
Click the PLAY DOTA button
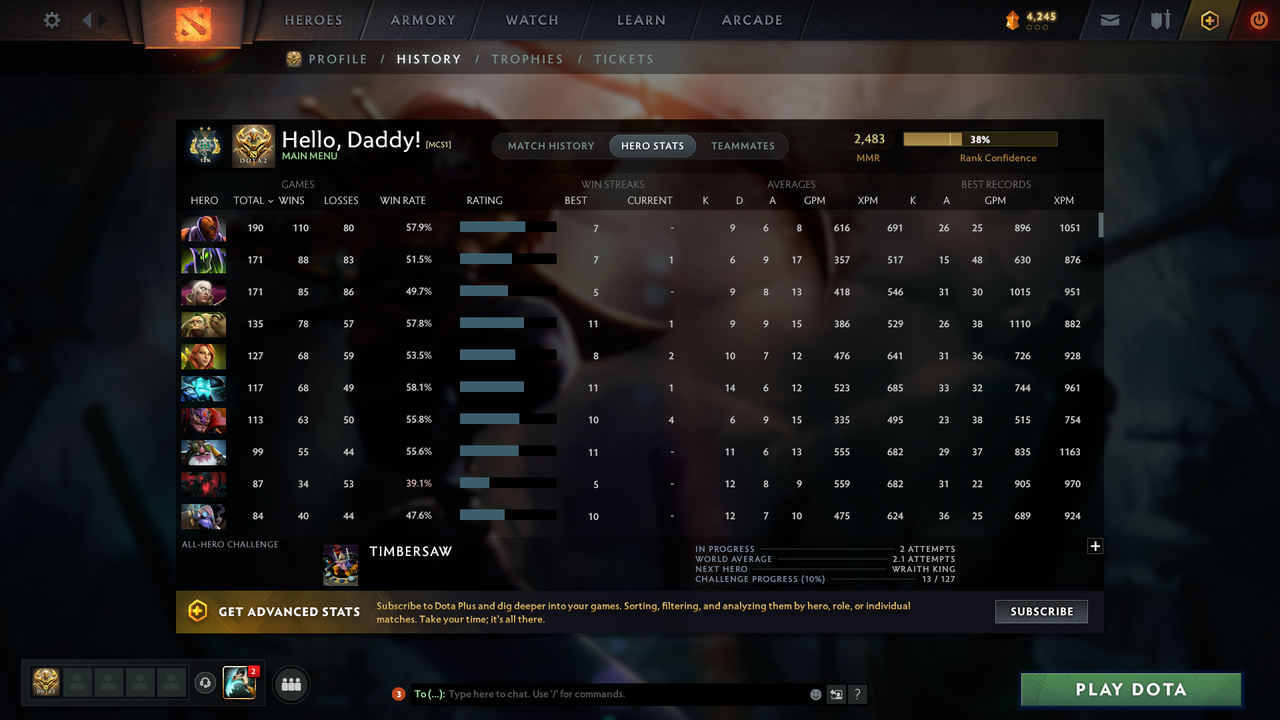pyautogui.click(x=1130, y=689)
